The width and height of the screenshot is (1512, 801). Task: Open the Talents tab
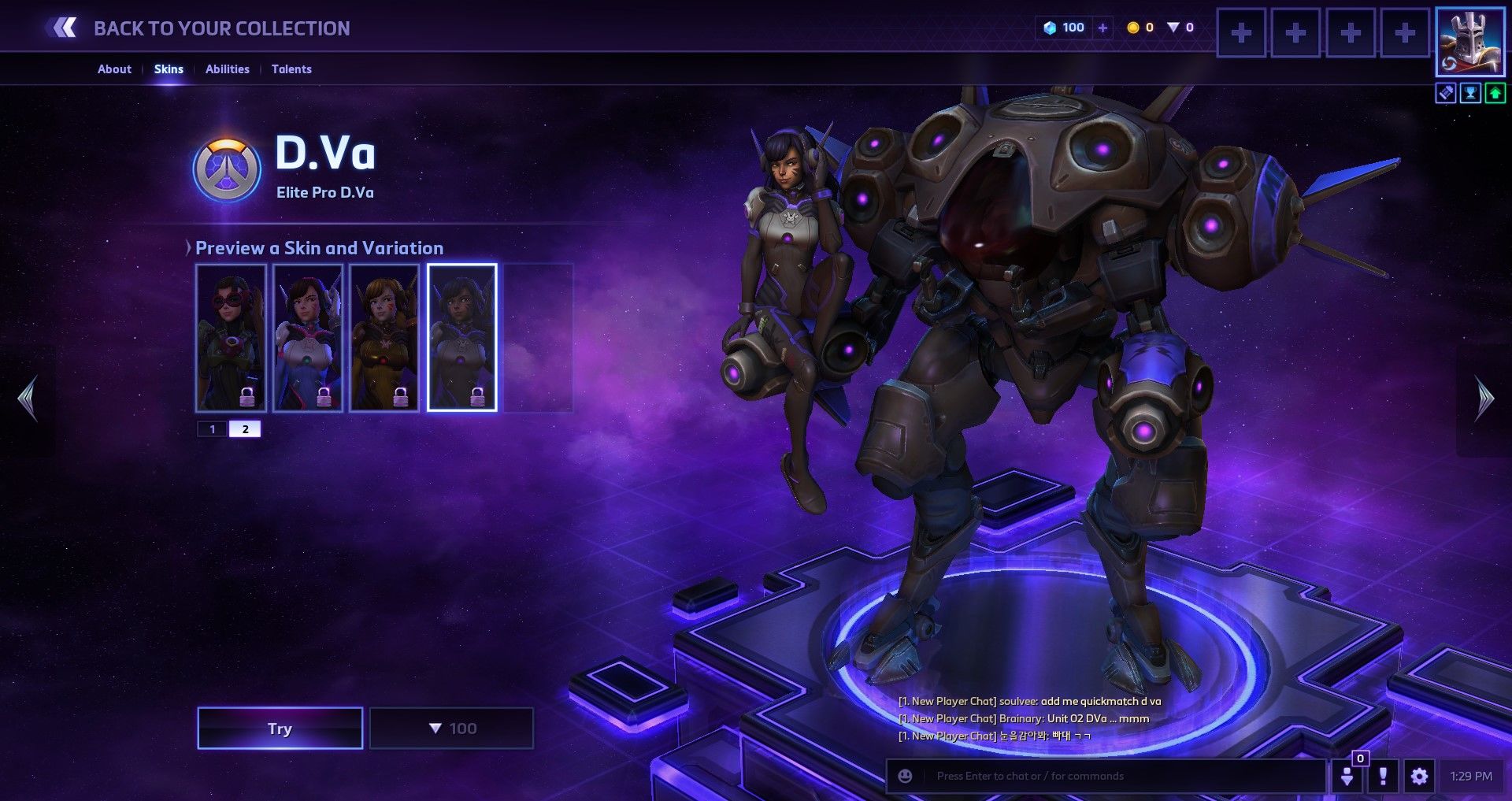coord(291,69)
